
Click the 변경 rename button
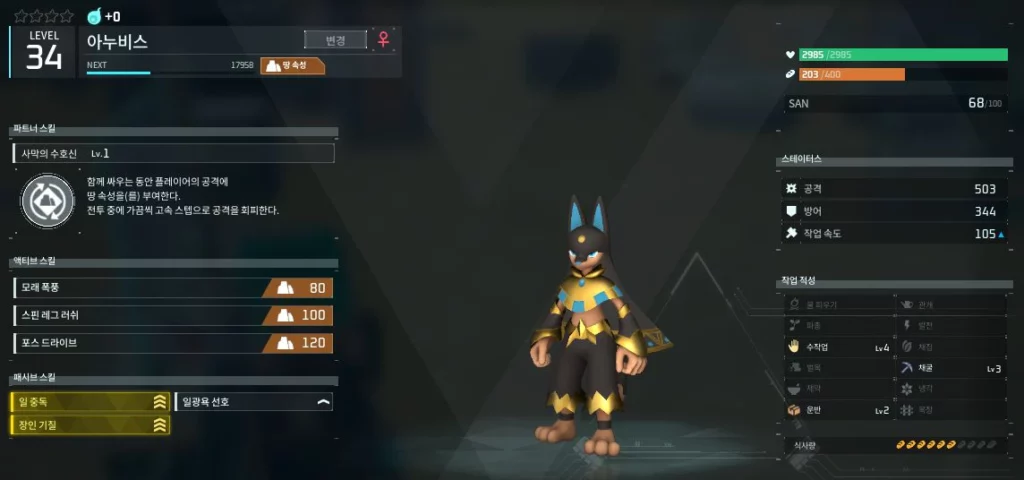click(x=335, y=40)
